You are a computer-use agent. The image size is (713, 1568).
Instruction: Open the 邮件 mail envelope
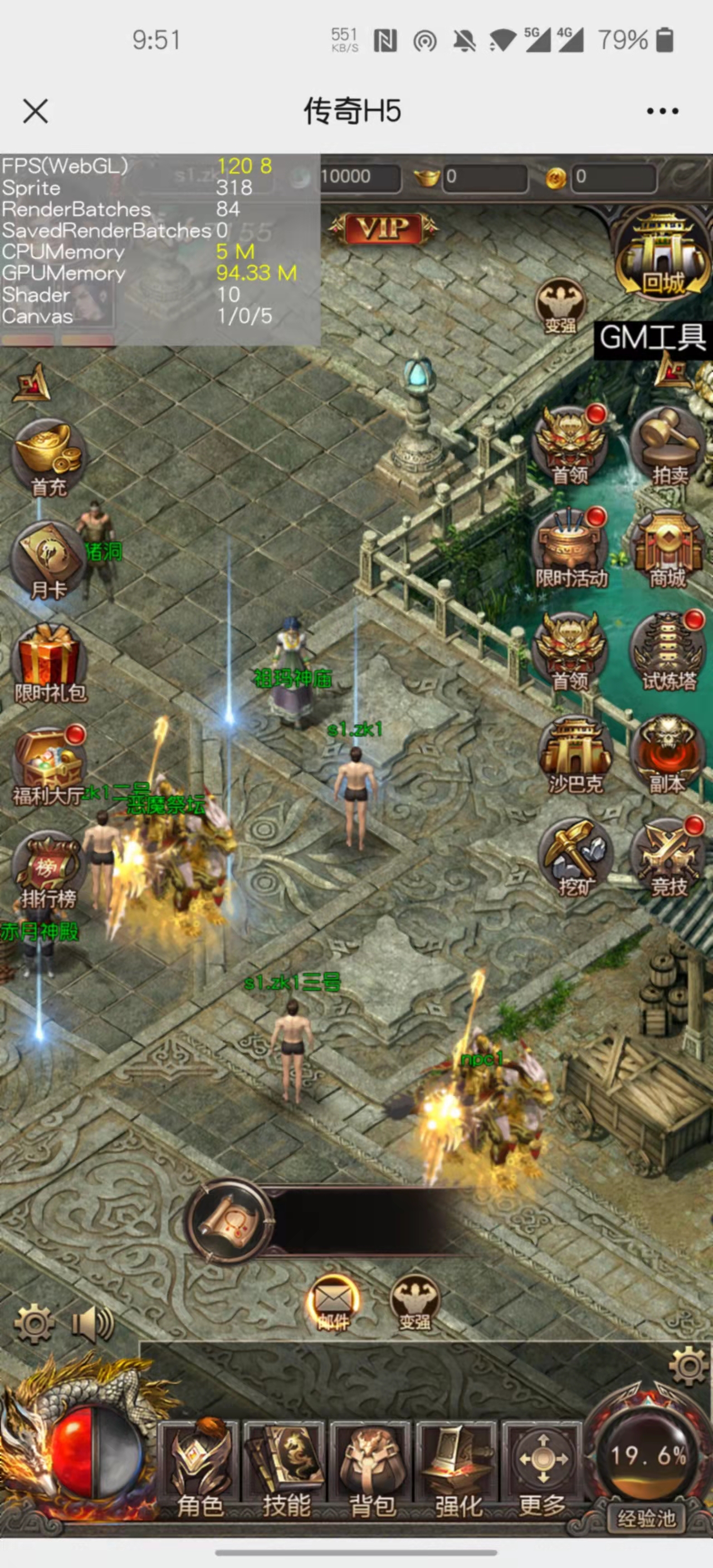pyautogui.click(x=333, y=1305)
